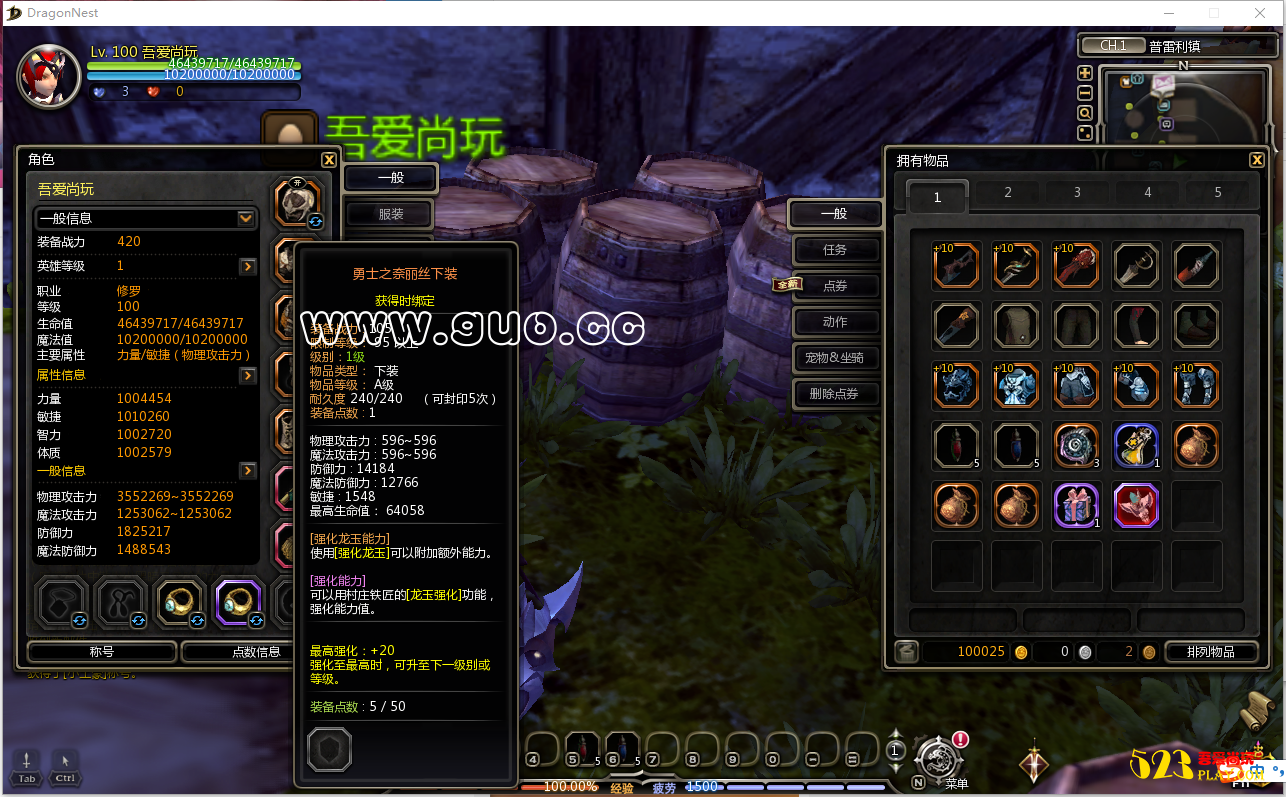Click the minimap zoom-in plus button
Image resolution: width=1286 pixels, height=797 pixels.
1085,73
